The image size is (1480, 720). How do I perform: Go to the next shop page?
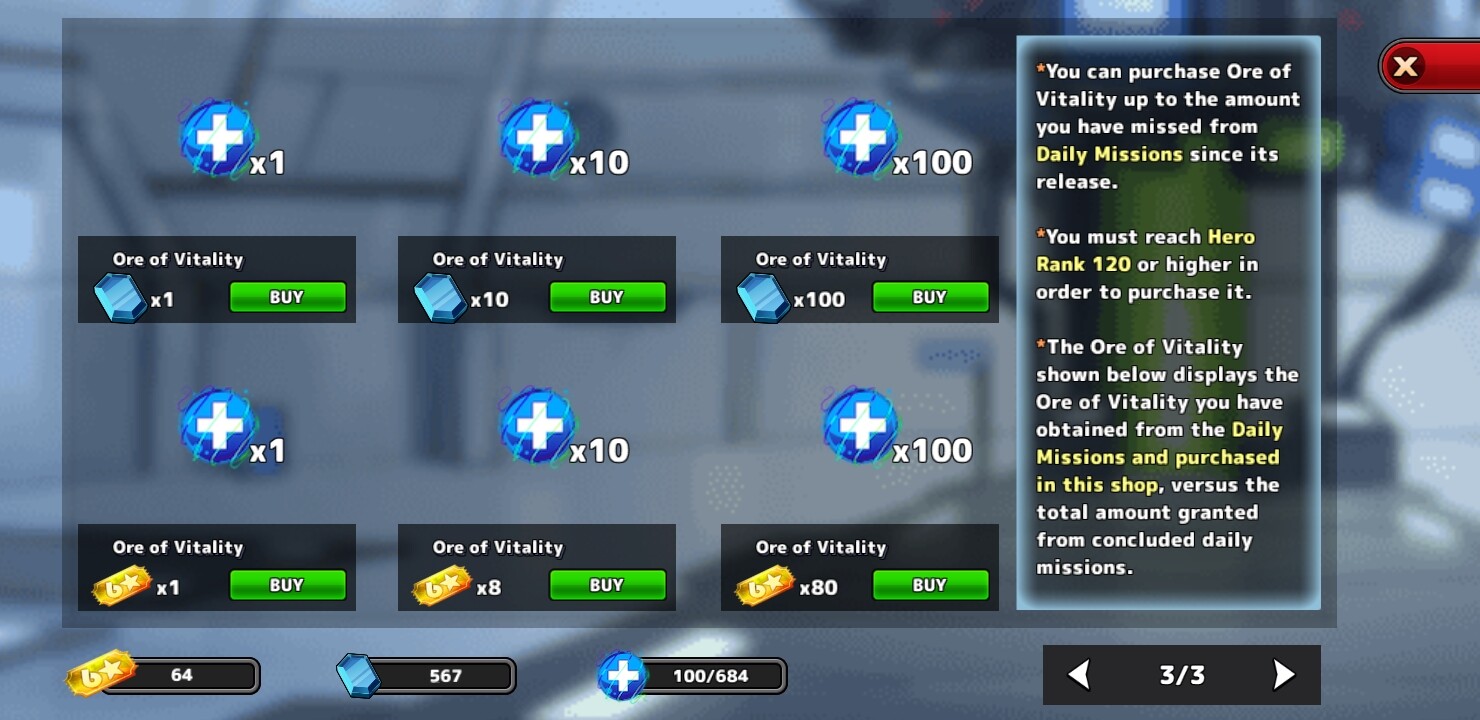[x=1284, y=675]
